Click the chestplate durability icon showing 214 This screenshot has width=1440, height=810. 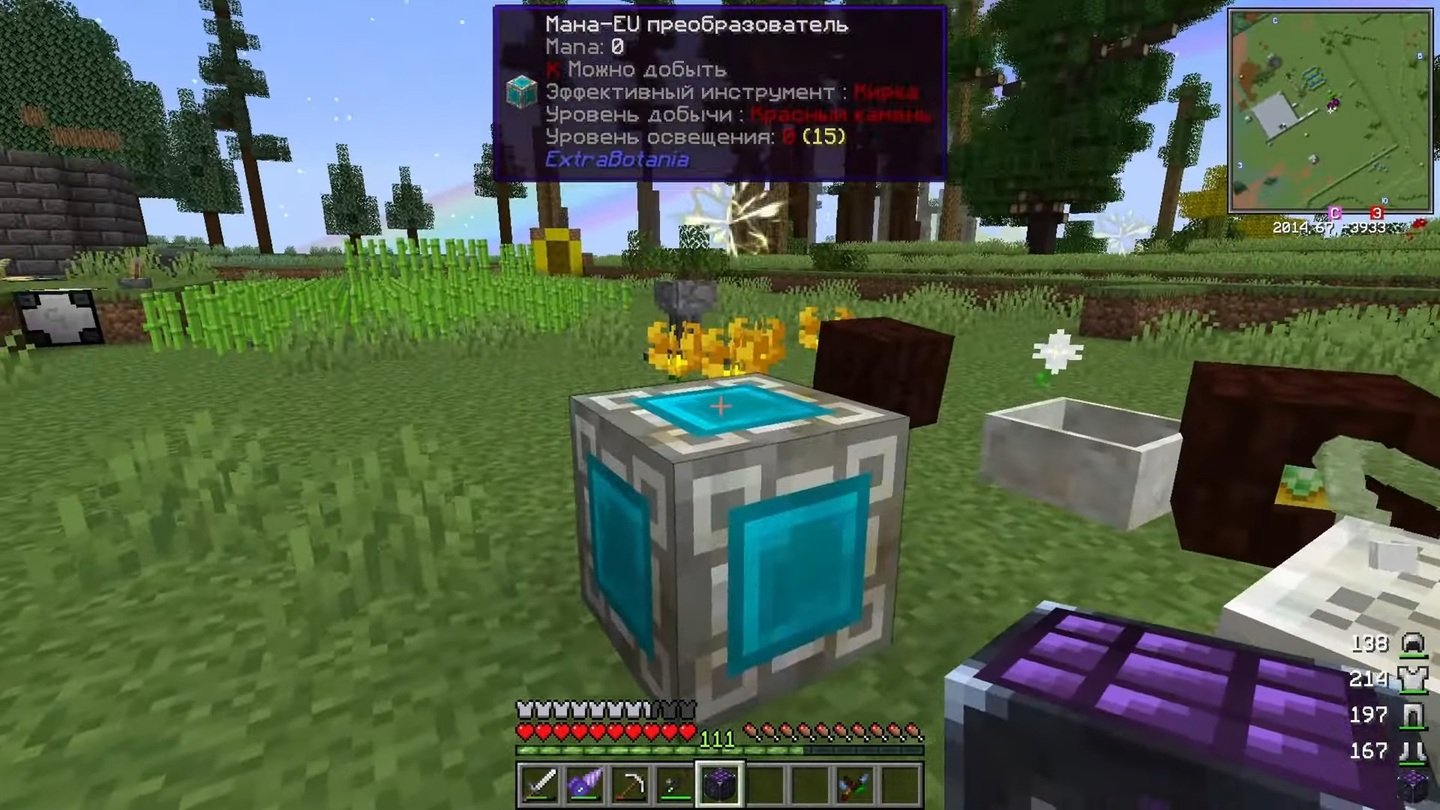click(1412, 677)
